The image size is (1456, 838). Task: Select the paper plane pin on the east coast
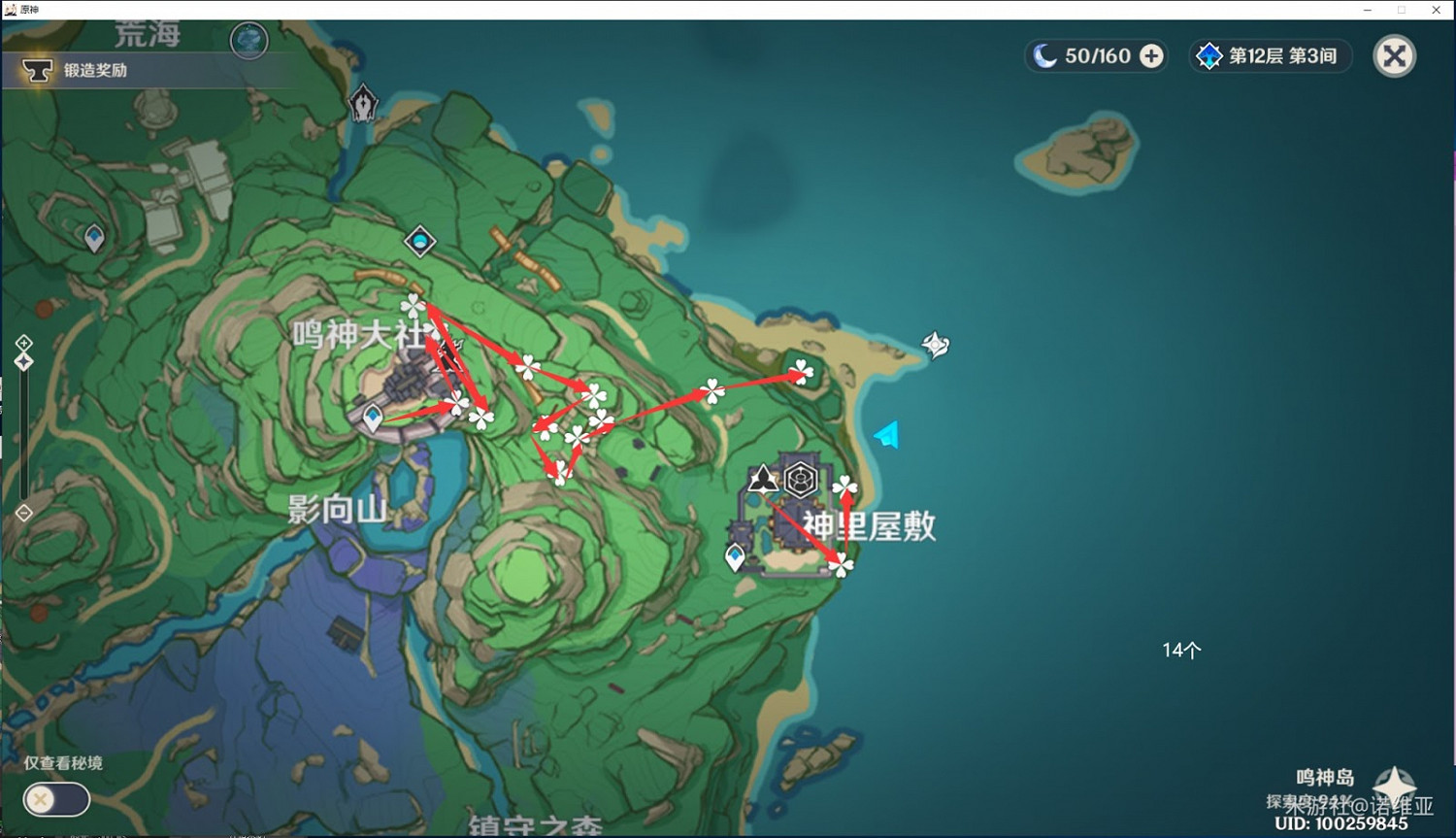pyautogui.click(x=884, y=435)
